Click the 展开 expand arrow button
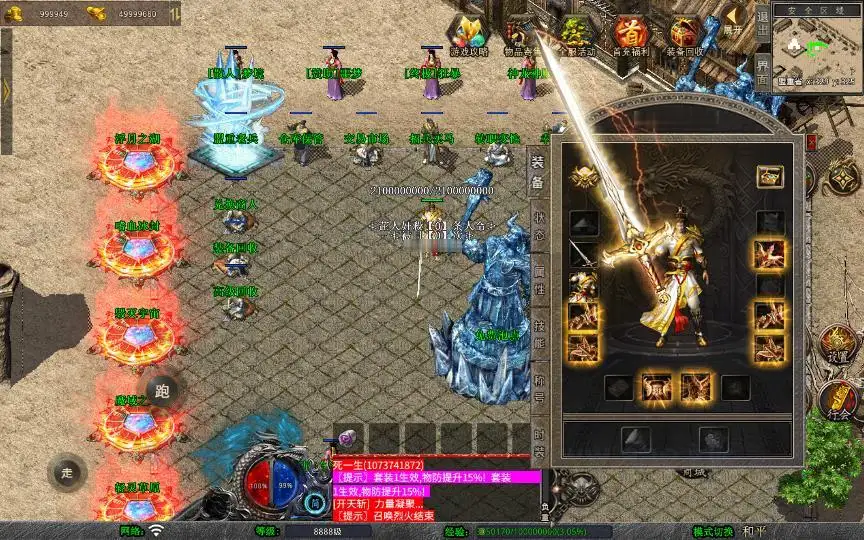Image resolution: width=864 pixels, height=540 pixels. (x=734, y=20)
